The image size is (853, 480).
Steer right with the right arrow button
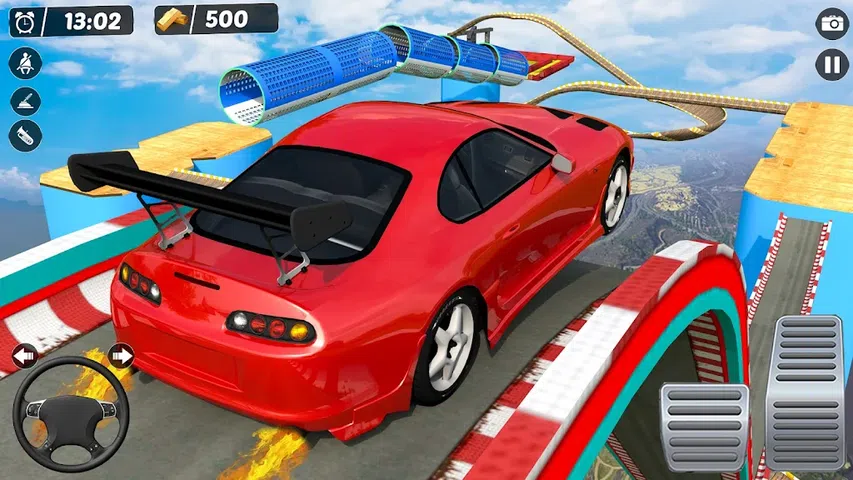121,355
